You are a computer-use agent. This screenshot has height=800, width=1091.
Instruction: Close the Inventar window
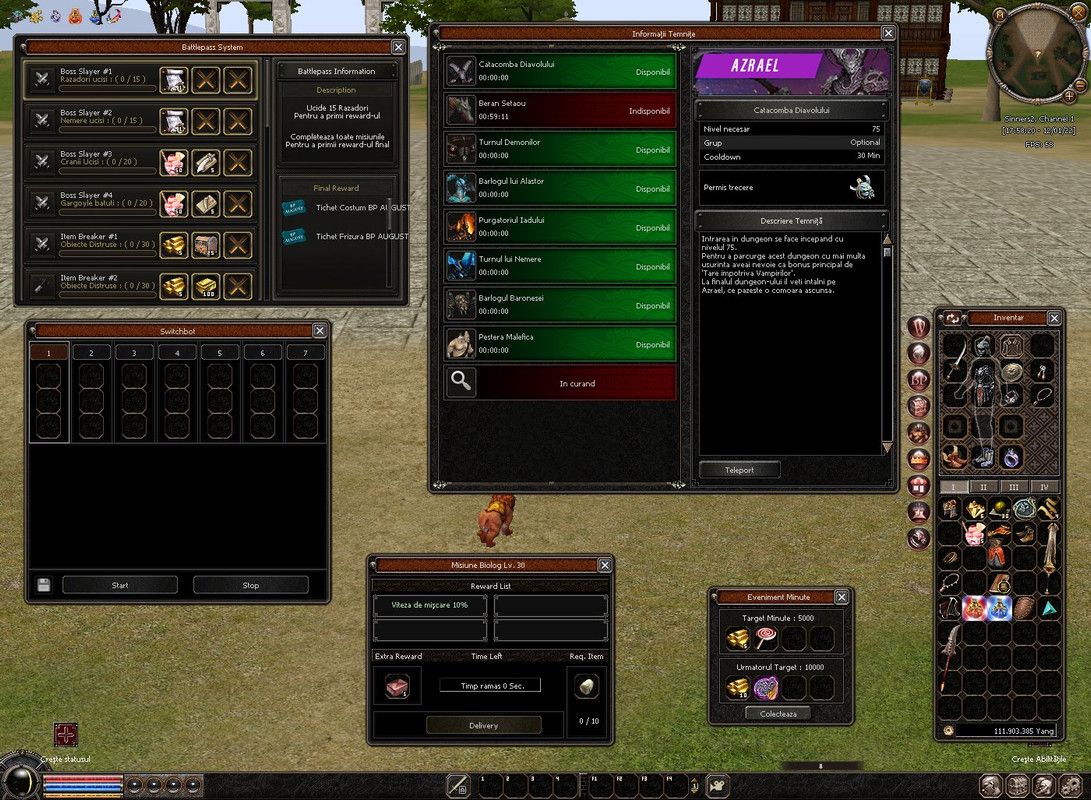coord(1054,318)
